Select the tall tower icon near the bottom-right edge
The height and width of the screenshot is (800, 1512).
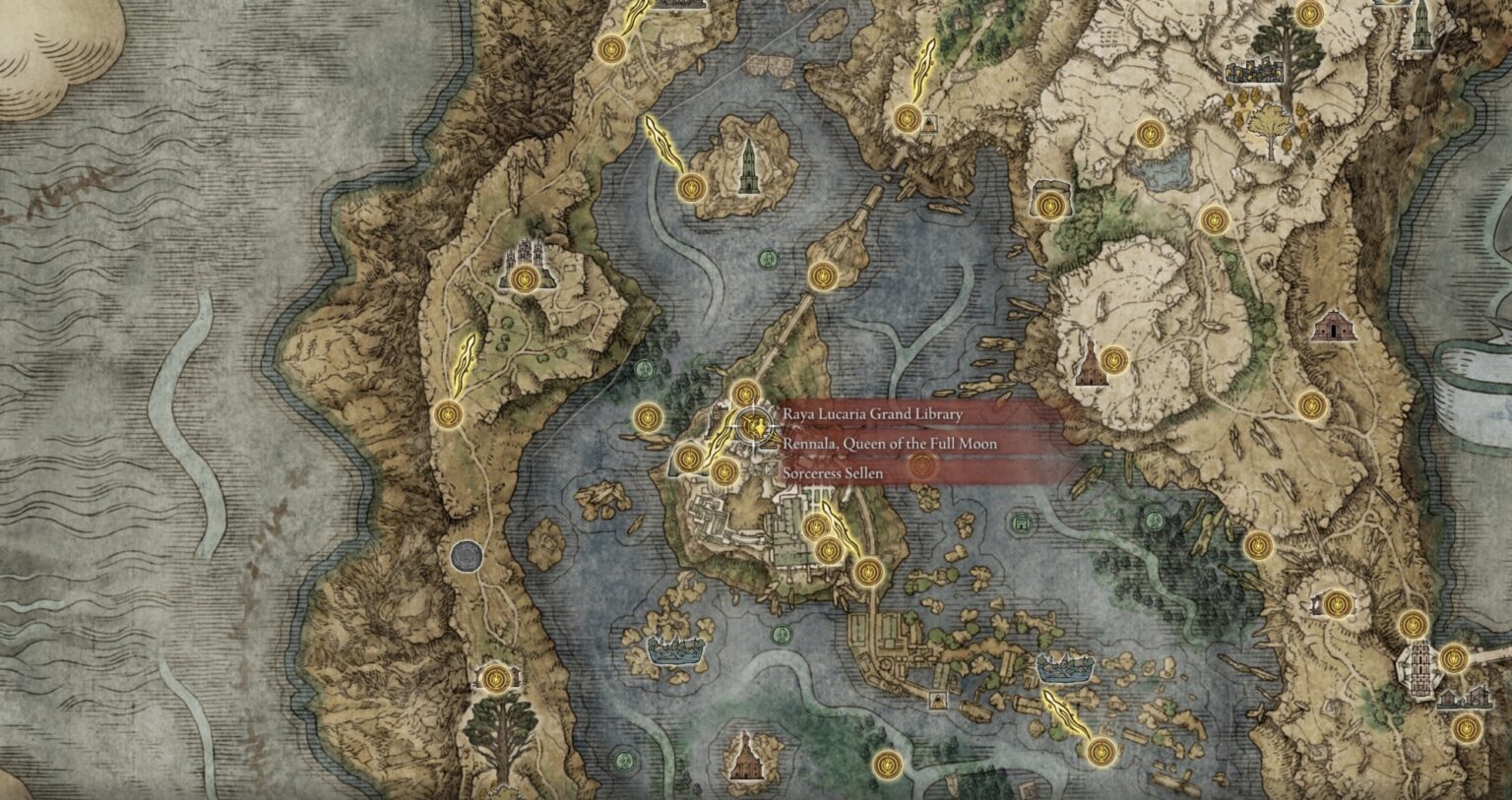[1417, 659]
